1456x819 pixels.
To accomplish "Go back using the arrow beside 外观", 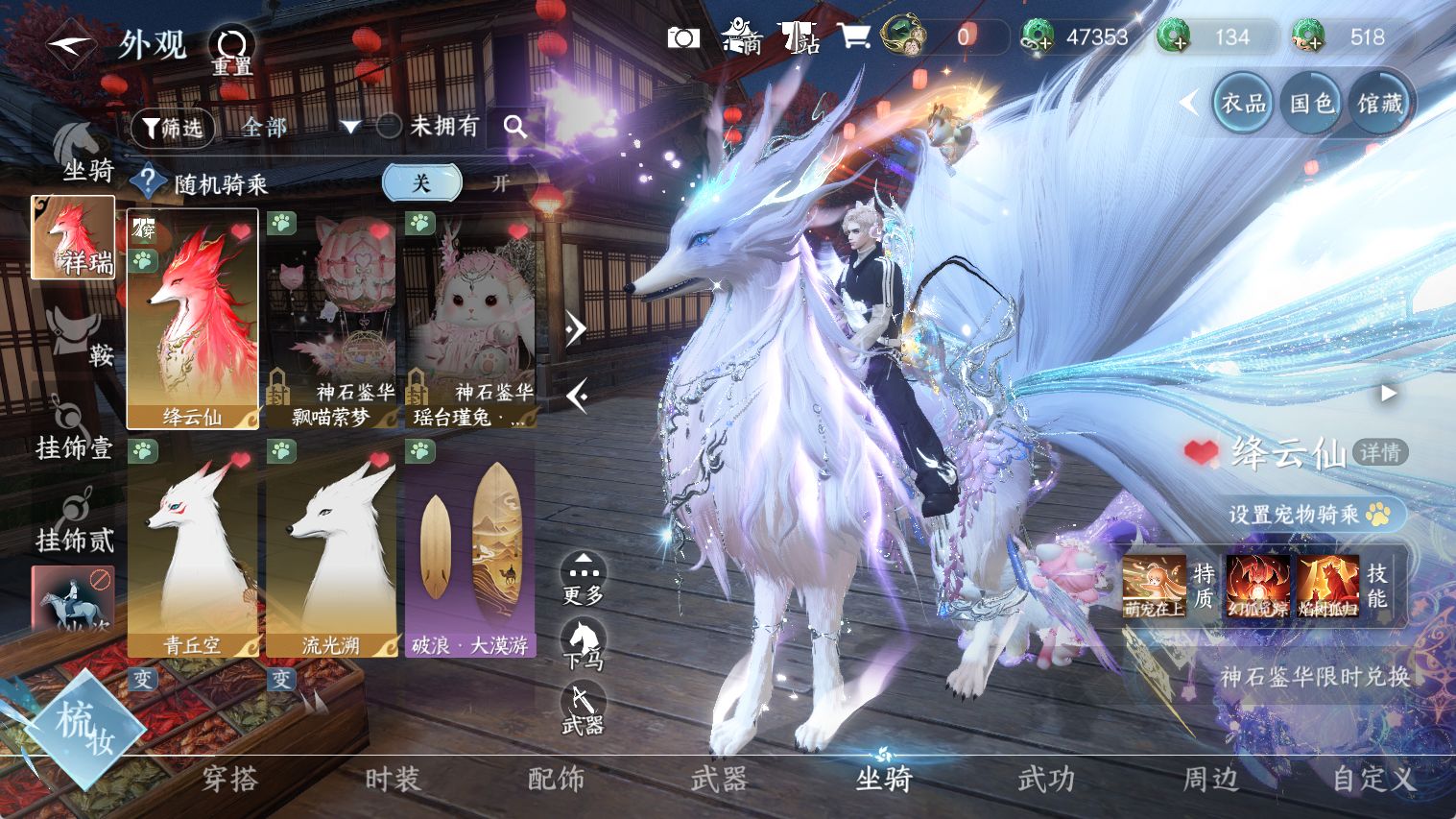I will (70, 45).
